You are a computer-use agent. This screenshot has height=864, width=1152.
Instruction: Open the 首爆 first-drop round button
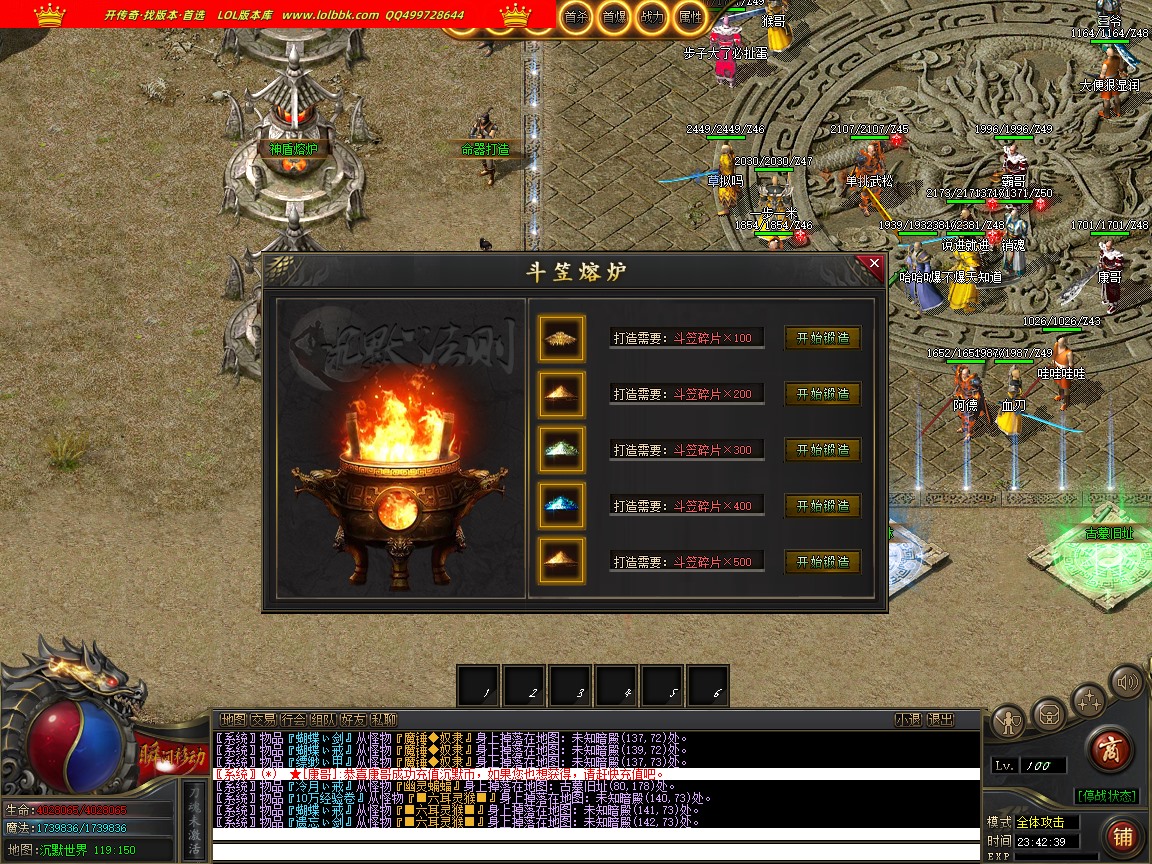(x=613, y=17)
